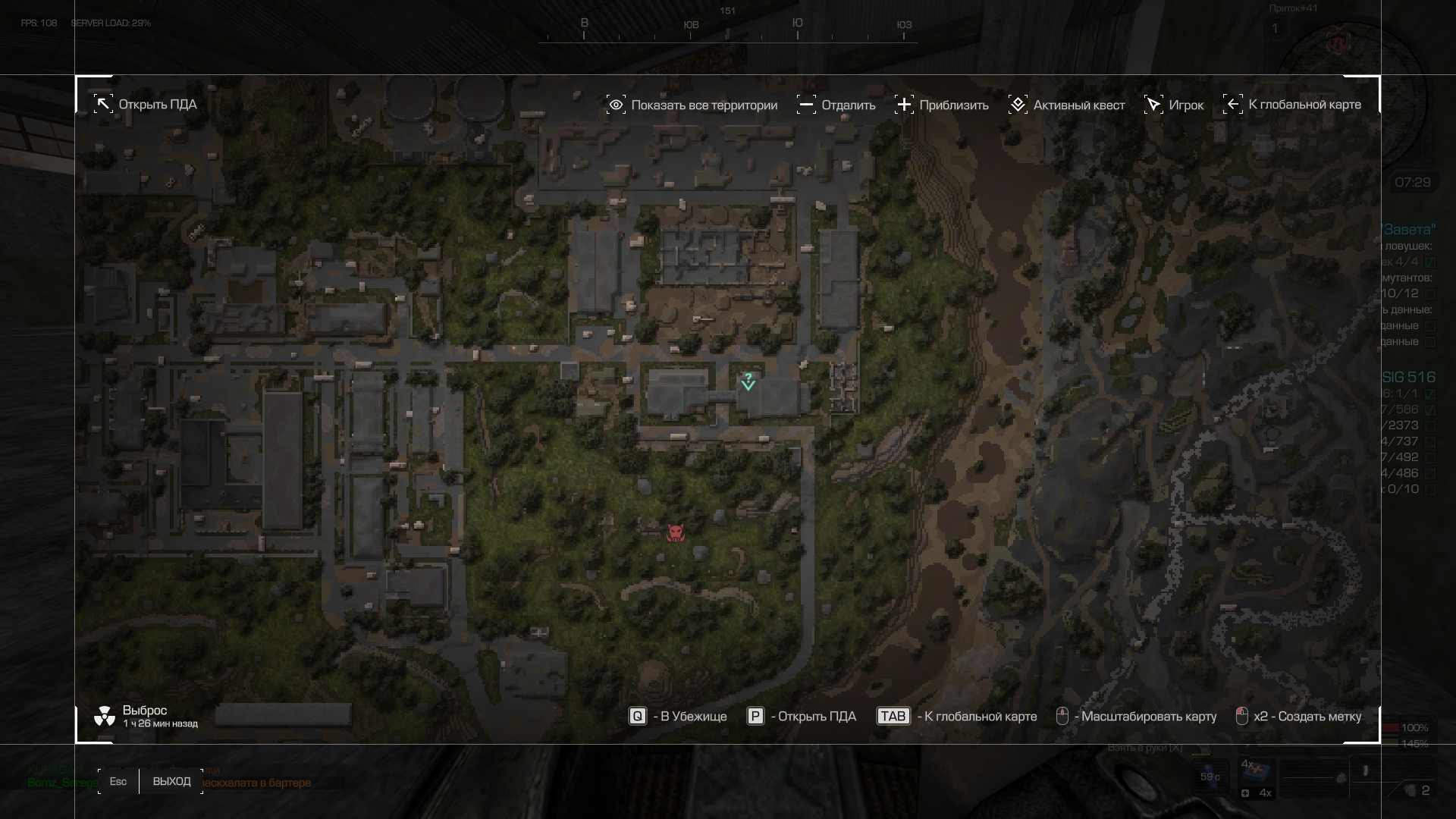The height and width of the screenshot is (819, 1456).
Task: Select the cyan question-mark quest marker
Action: tap(748, 381)
